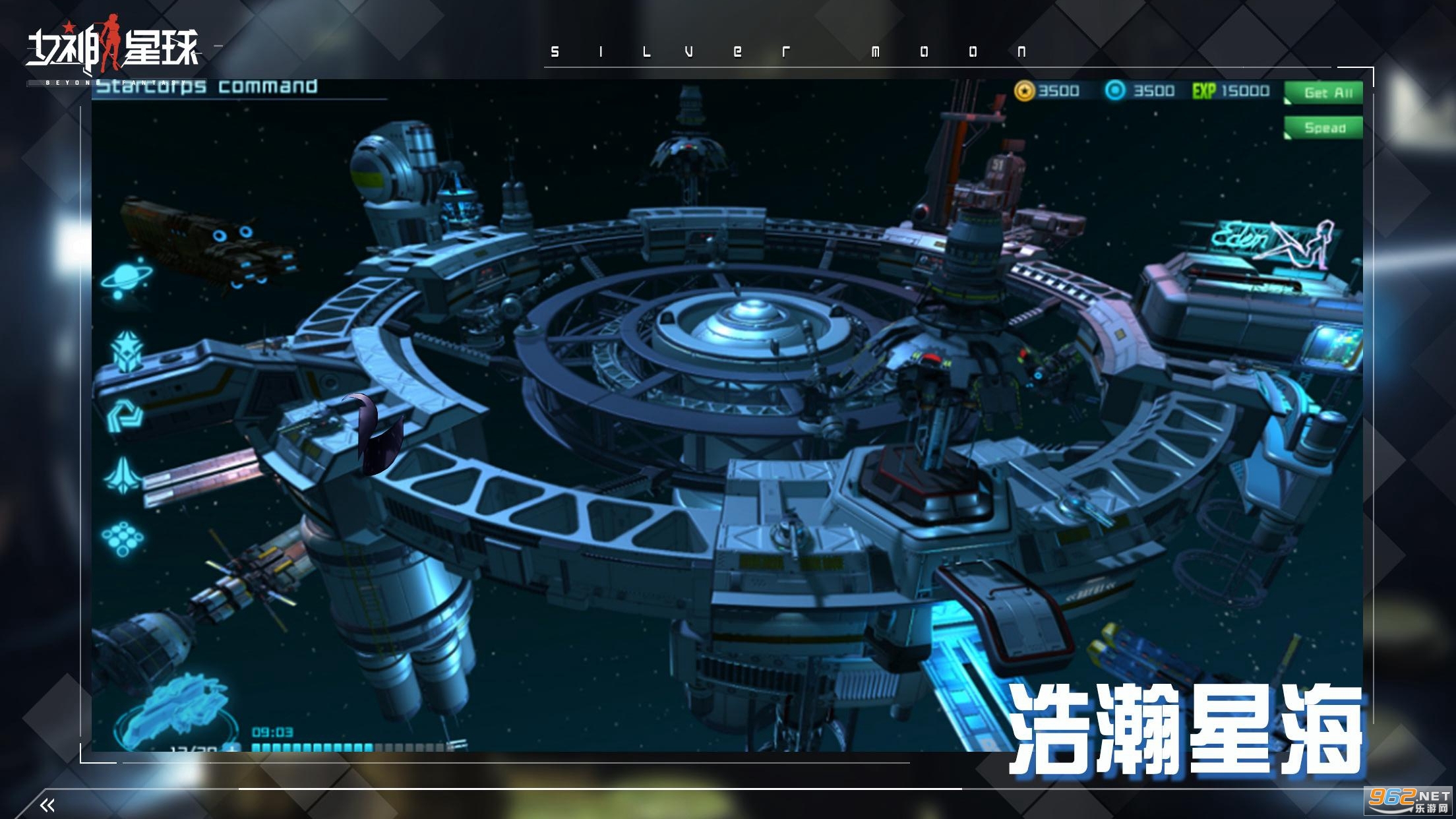Open the Starcorps Command header
Image resolution: width=1456 pixels, height=819 pixels.
[x=204, y=86]
